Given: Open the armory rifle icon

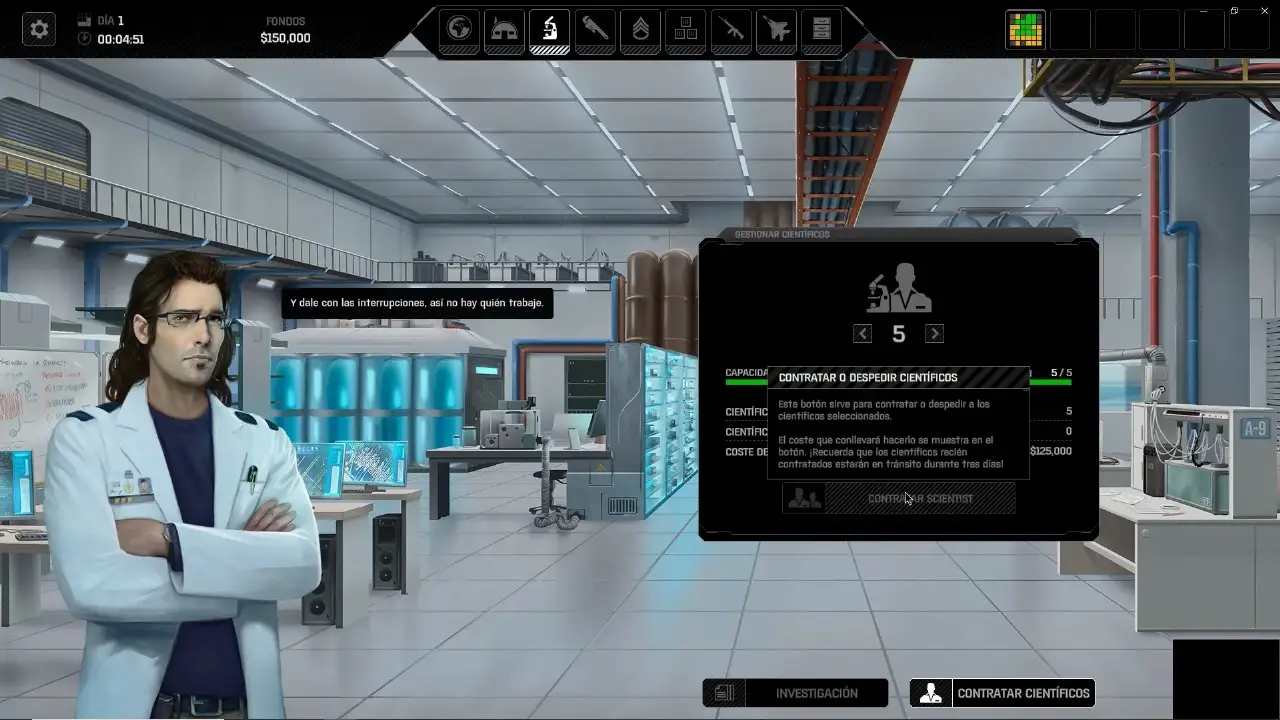Looking at the screenshot, I should (x=731, y=30).
